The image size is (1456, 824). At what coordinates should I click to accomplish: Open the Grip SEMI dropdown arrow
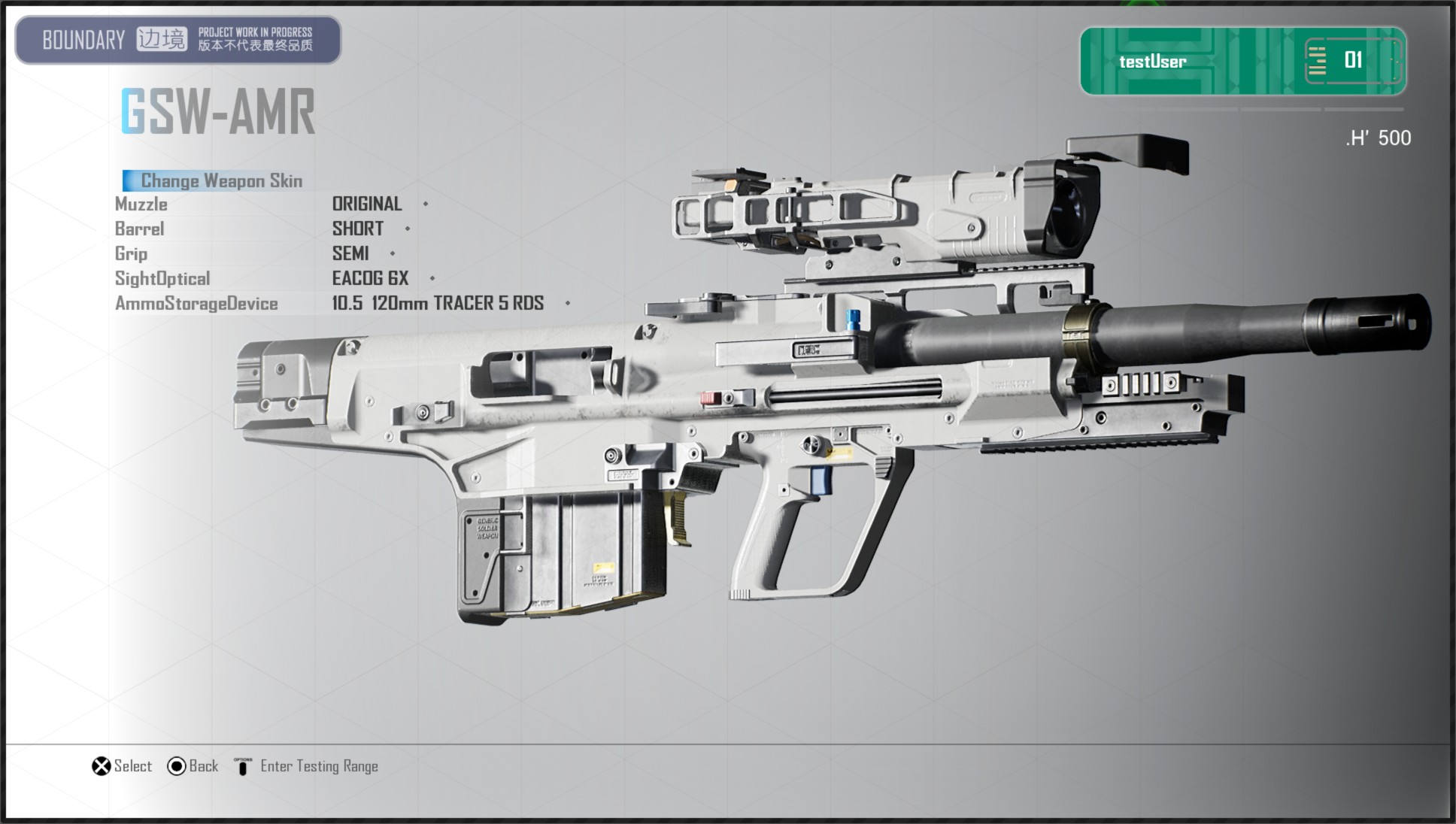[x=391, y=254]
